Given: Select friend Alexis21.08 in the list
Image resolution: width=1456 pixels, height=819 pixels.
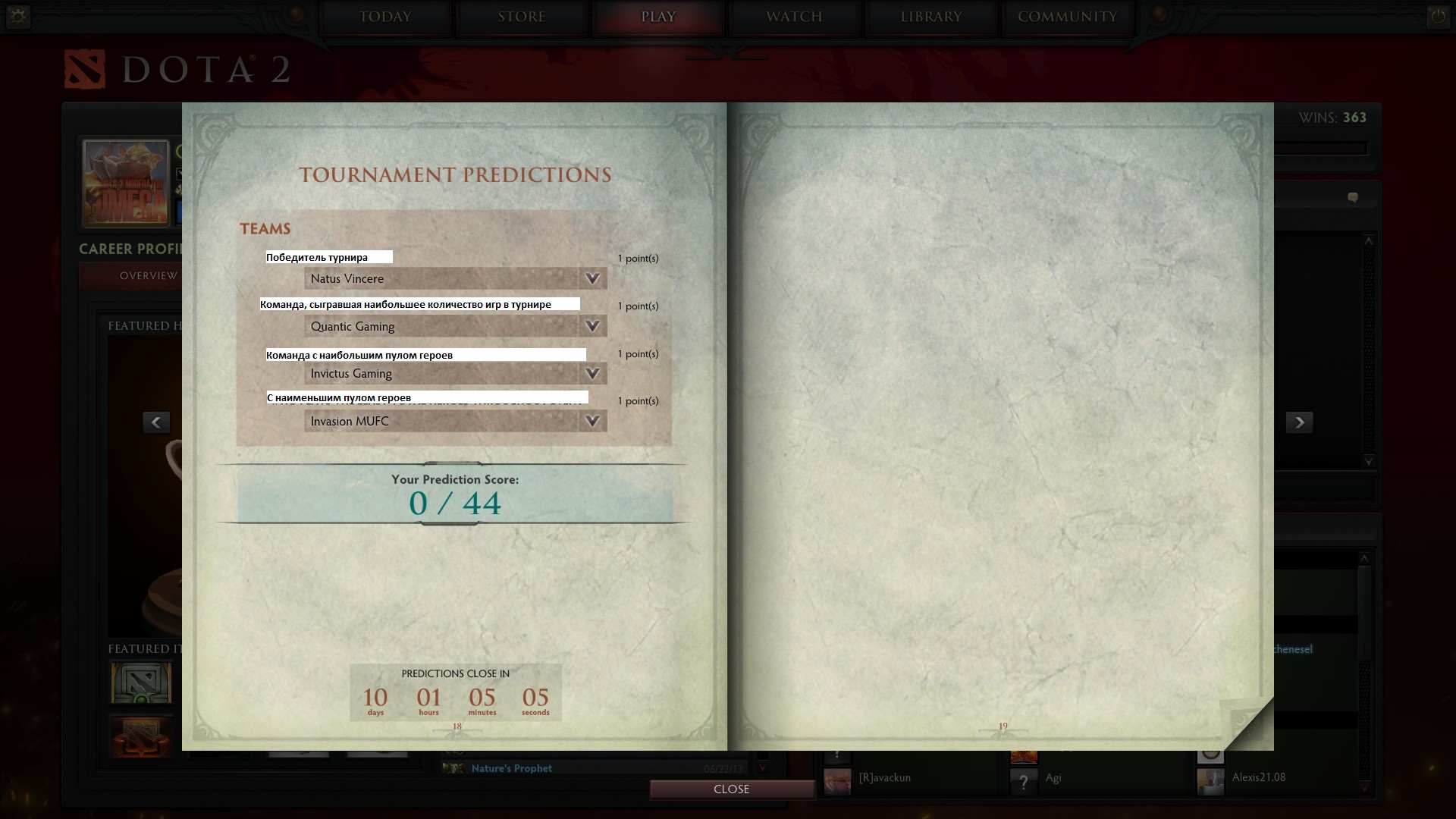Looking at the screenshot, I should (x=1258, y=777).
